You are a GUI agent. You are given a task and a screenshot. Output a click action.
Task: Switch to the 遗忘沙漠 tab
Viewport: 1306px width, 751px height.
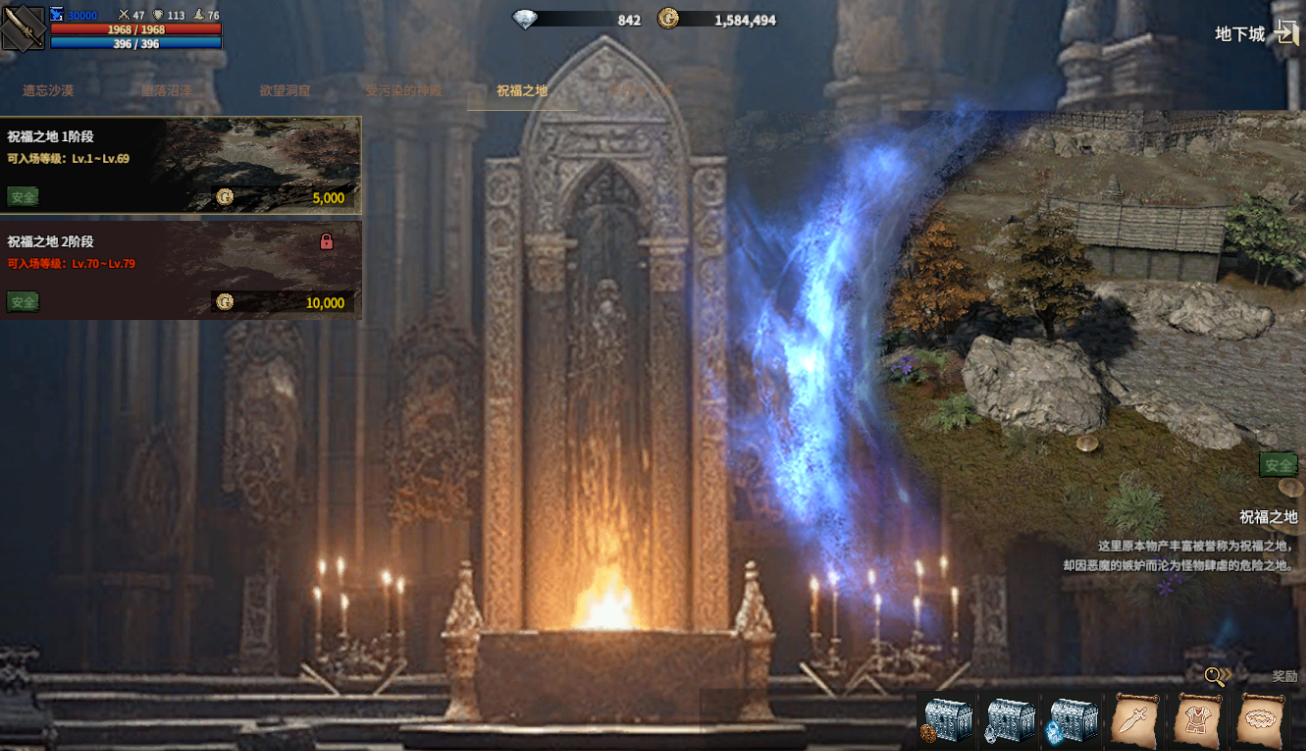pos(48,91)
